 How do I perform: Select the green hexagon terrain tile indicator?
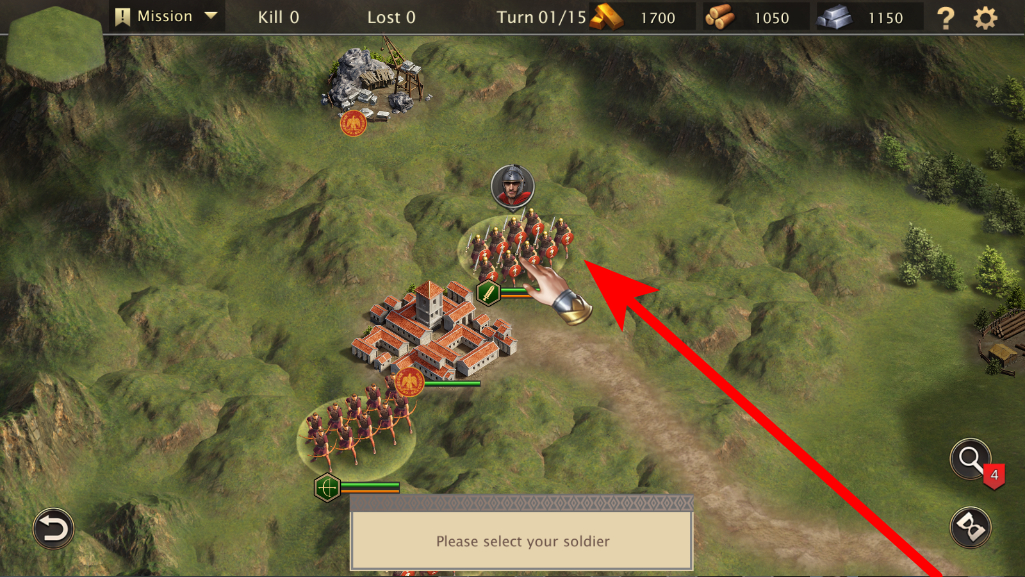(55, 45)
